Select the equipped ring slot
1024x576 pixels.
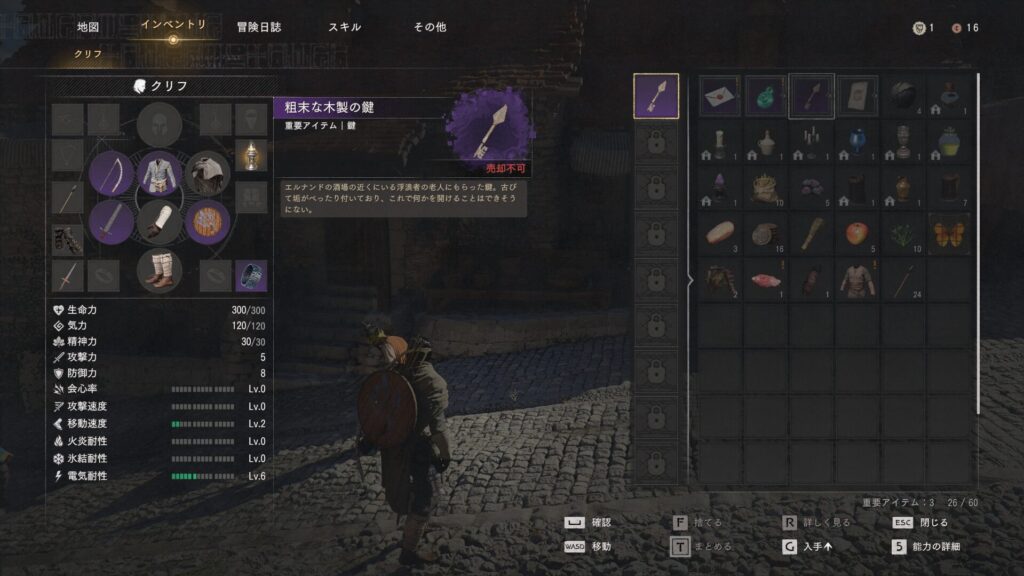(x=250, y=275)
